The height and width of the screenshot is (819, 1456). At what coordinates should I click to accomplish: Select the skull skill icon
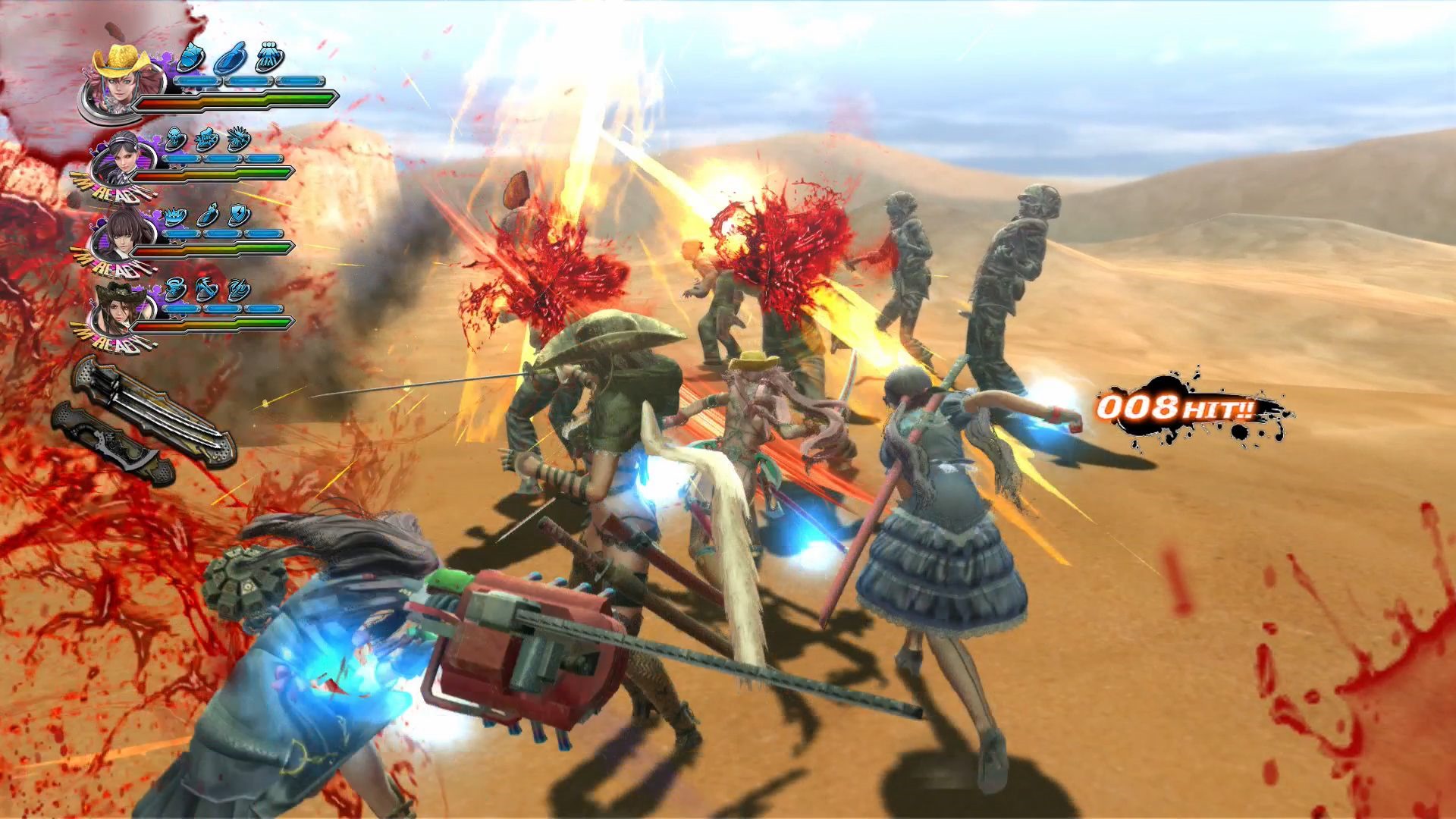click(175, 137)
